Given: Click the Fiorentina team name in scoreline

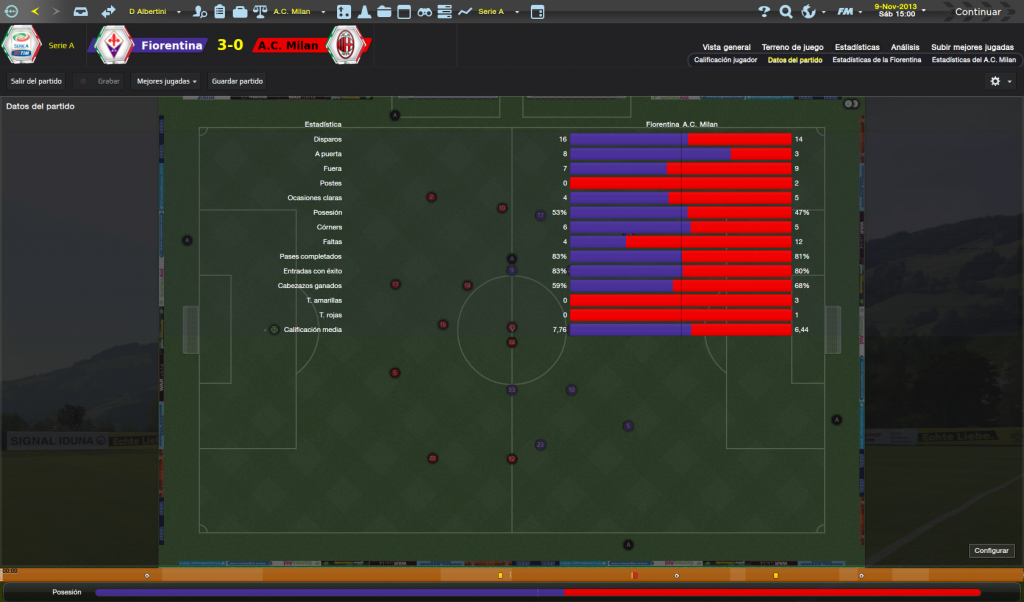Looking at the screenshot, I should click(x=171, y=45).
